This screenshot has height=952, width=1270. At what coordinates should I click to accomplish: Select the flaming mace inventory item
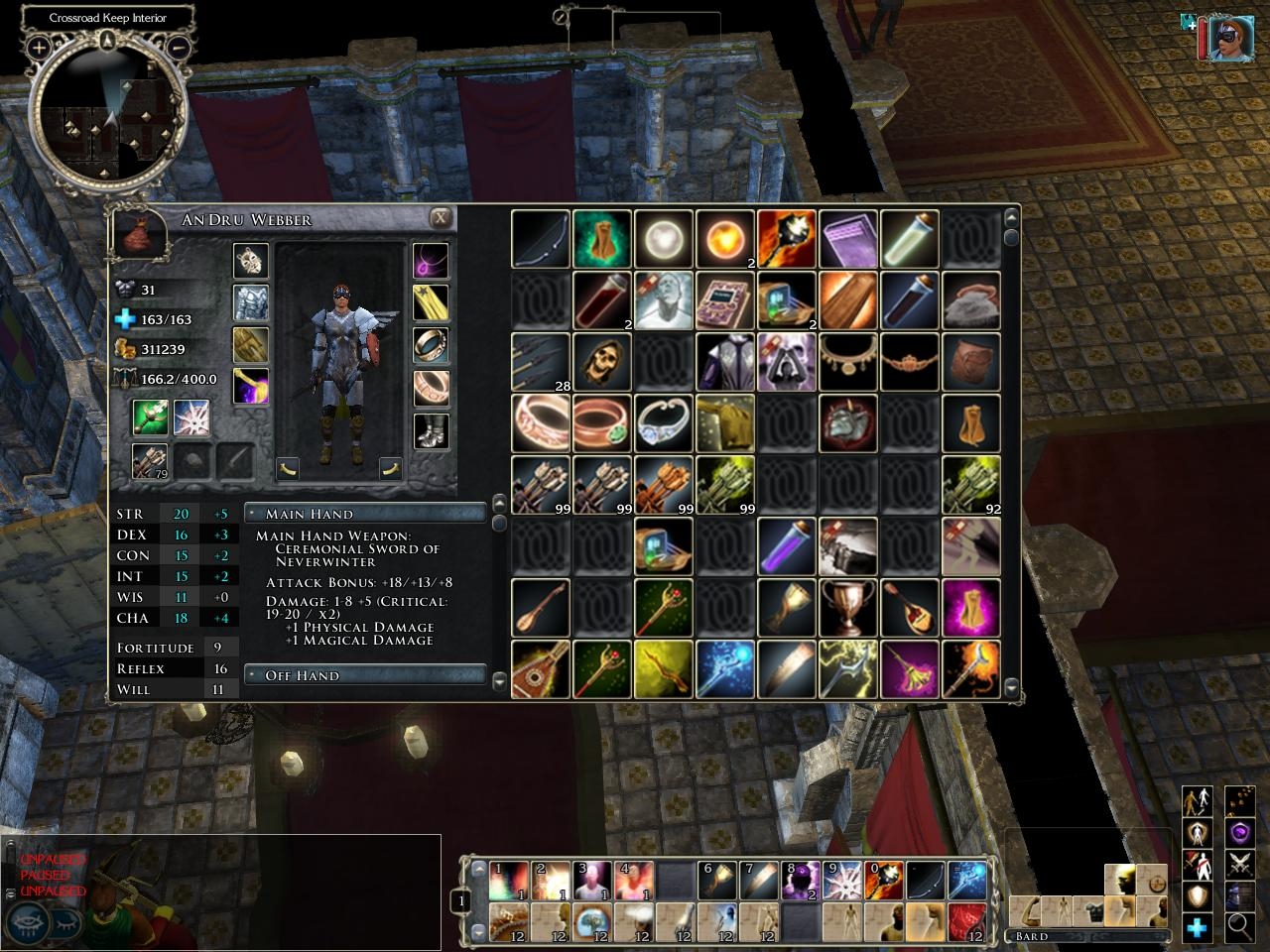click(787, 239)
